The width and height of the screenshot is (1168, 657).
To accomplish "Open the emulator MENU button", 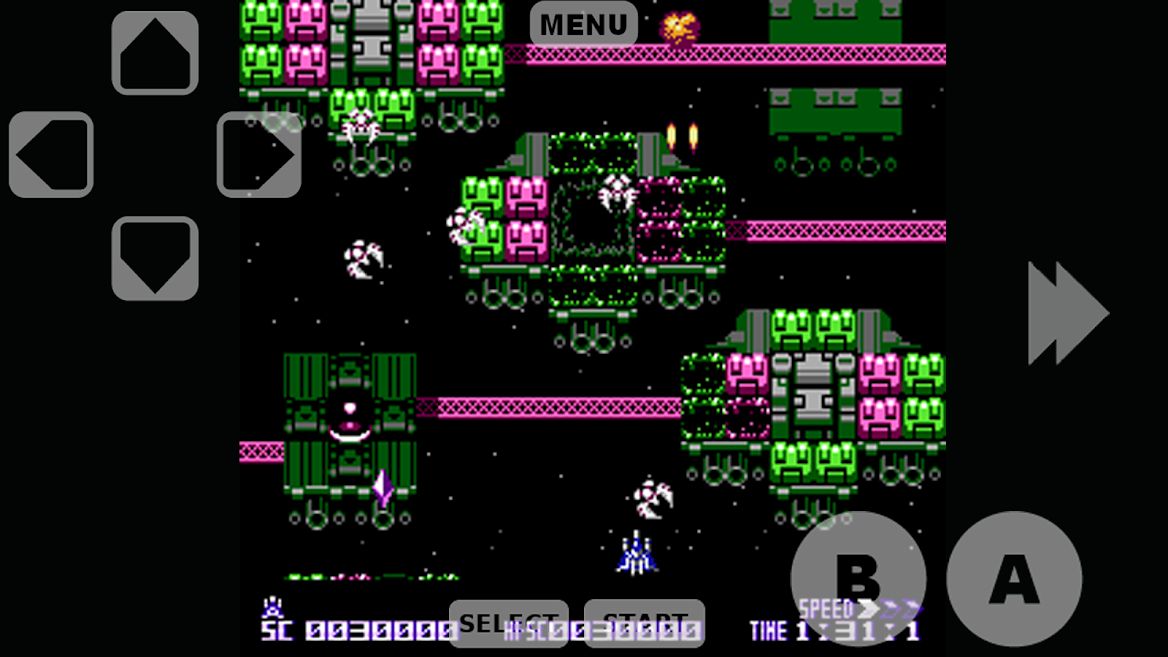I will 583,24.
